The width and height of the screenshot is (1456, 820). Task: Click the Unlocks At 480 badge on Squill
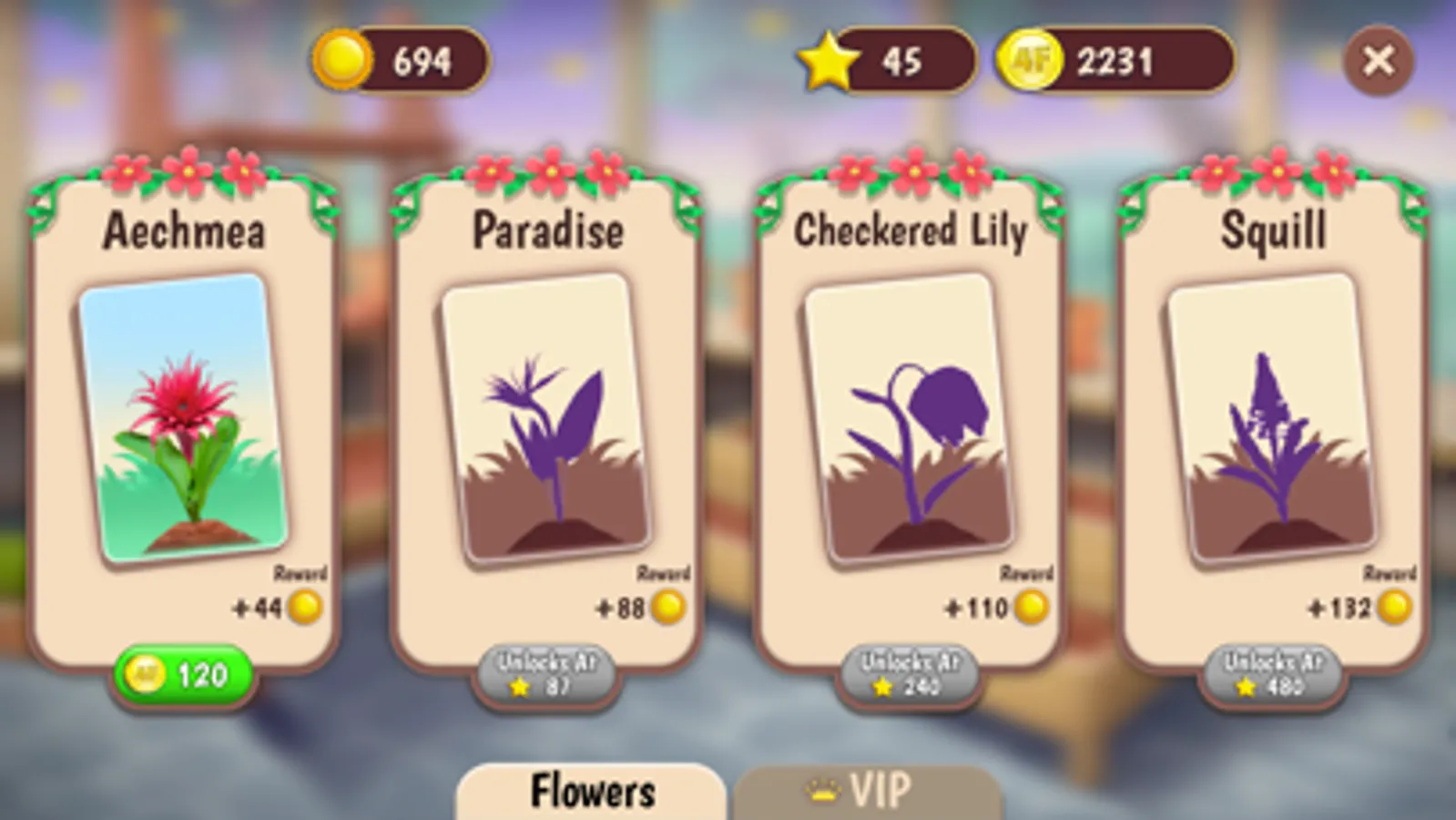click(x=1273, y=674)
